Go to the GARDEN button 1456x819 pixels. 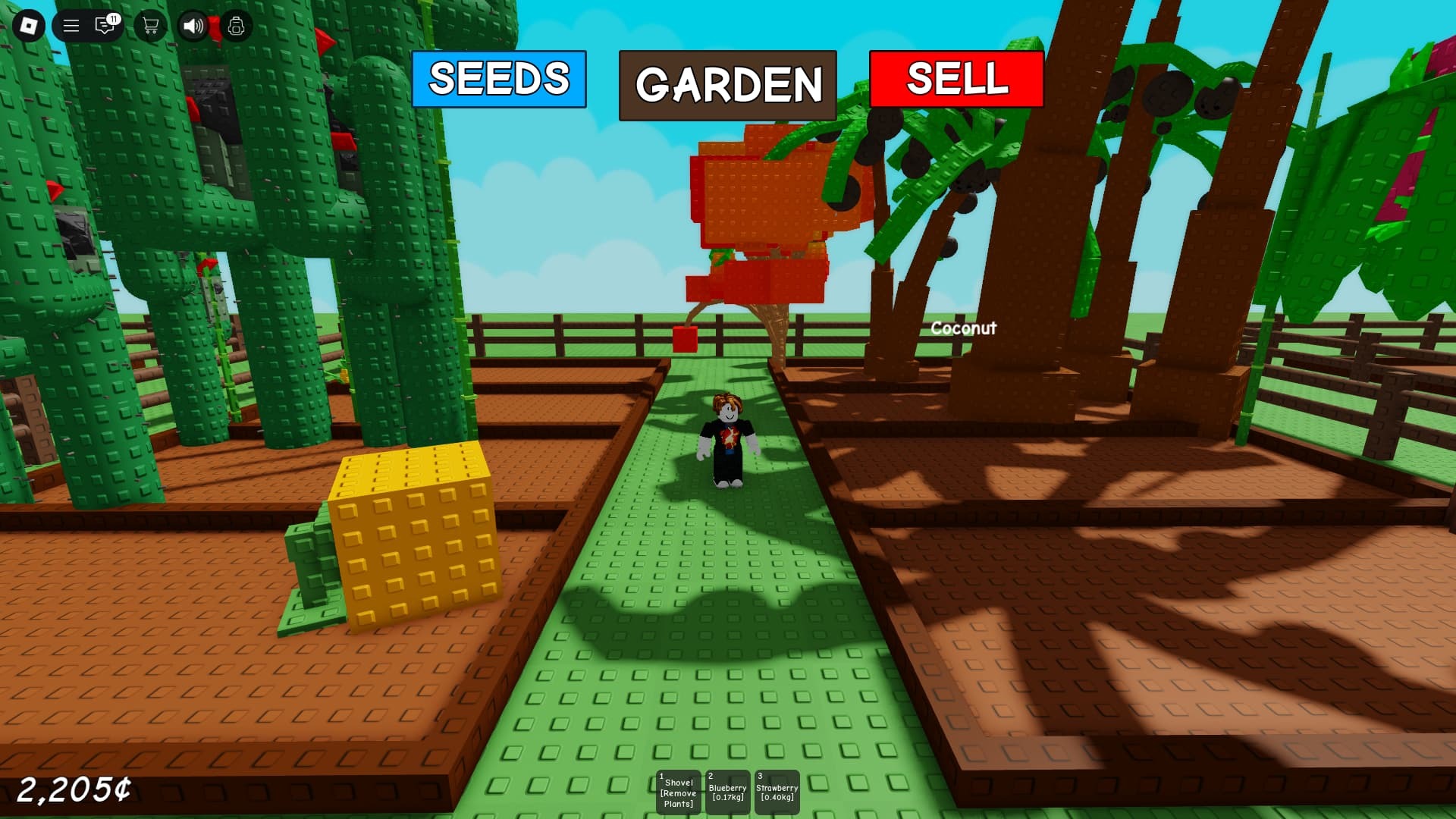point(728,85)
